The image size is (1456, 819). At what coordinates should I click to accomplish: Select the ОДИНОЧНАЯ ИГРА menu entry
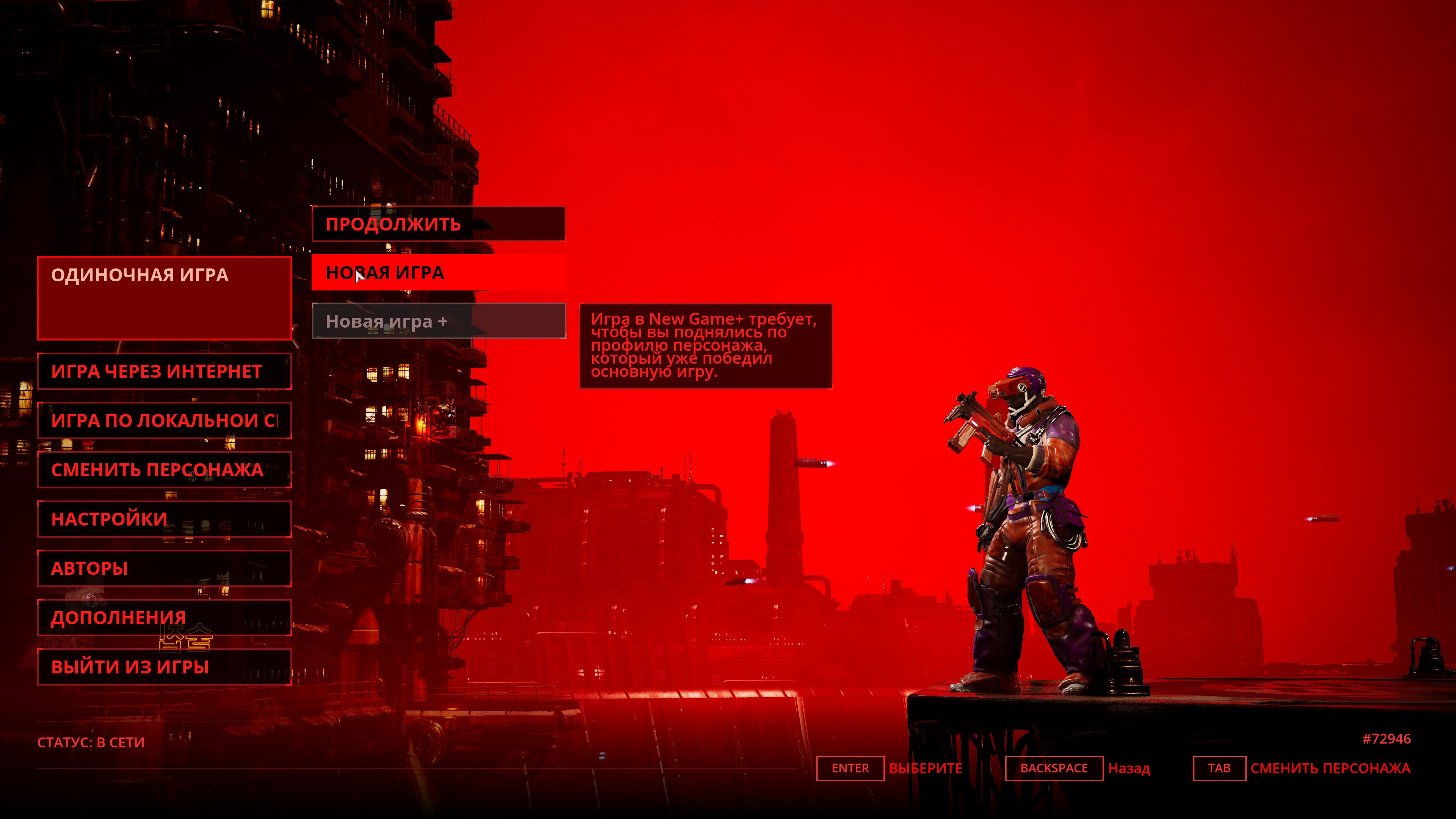click(x=164, y=298)
